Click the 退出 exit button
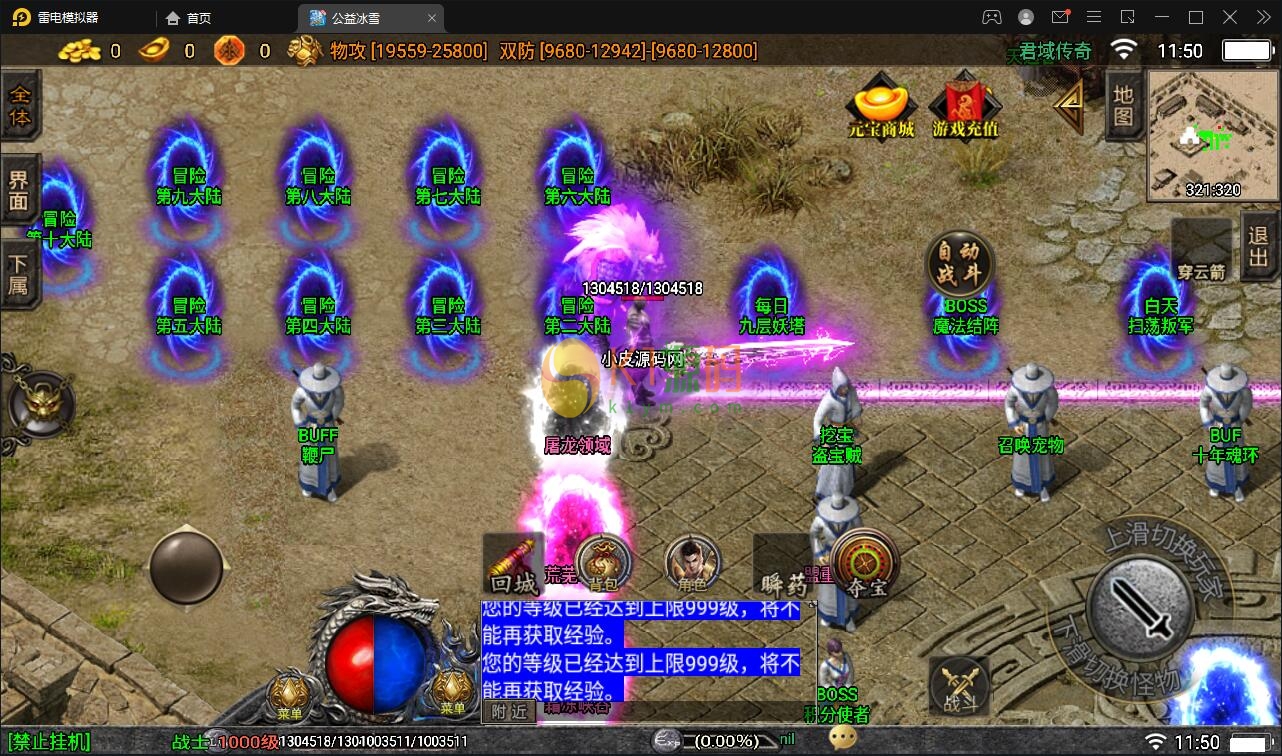This screenshot has width=1282, height=756. click(x=1260, y=246)
